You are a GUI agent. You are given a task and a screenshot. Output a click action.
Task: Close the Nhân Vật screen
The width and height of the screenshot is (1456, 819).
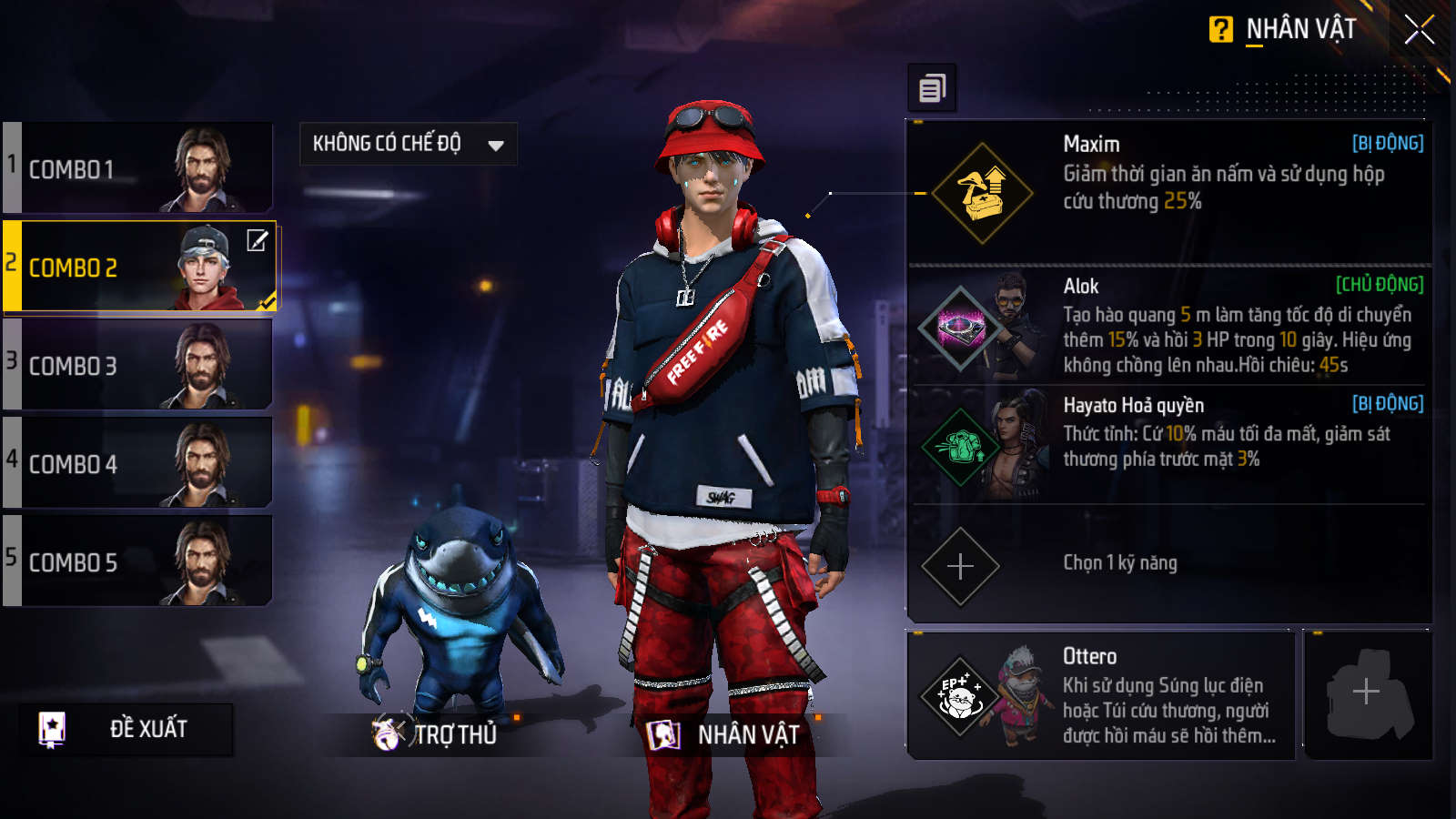(1419, 30)
